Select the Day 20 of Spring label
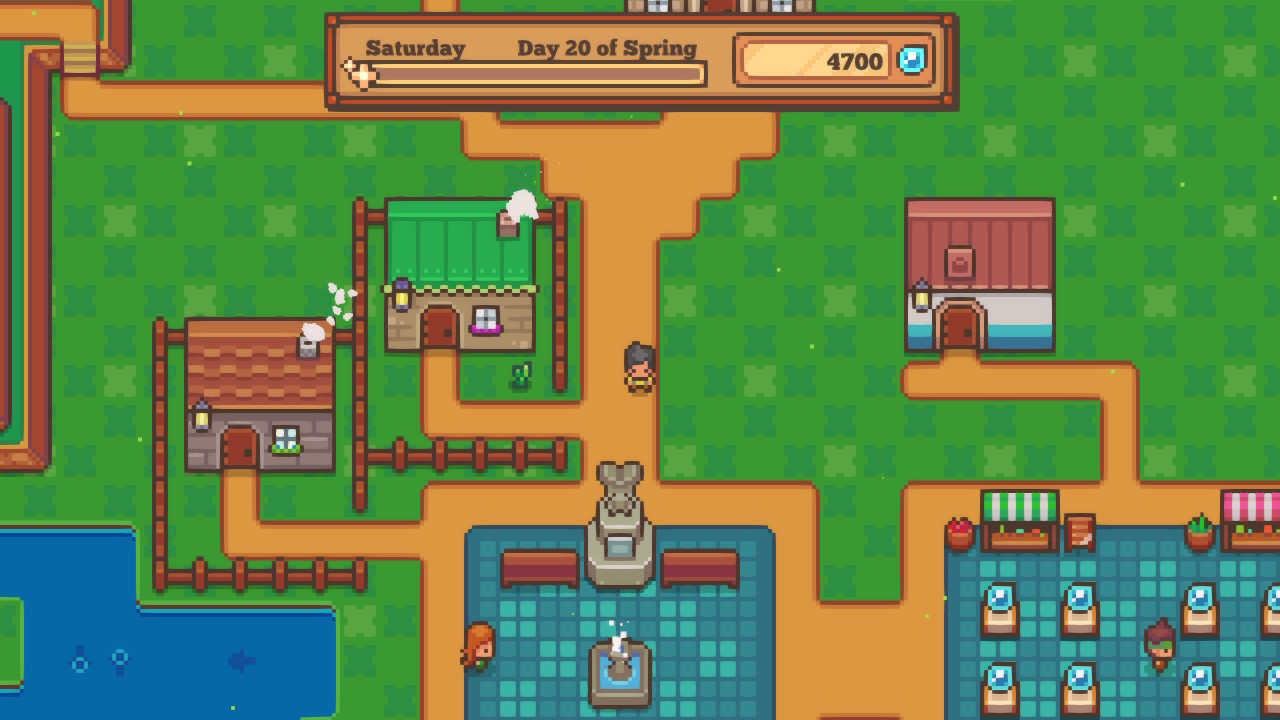The height and width of the screenshot is (720, 1280). pyautogui.click(x=605, y=47)
